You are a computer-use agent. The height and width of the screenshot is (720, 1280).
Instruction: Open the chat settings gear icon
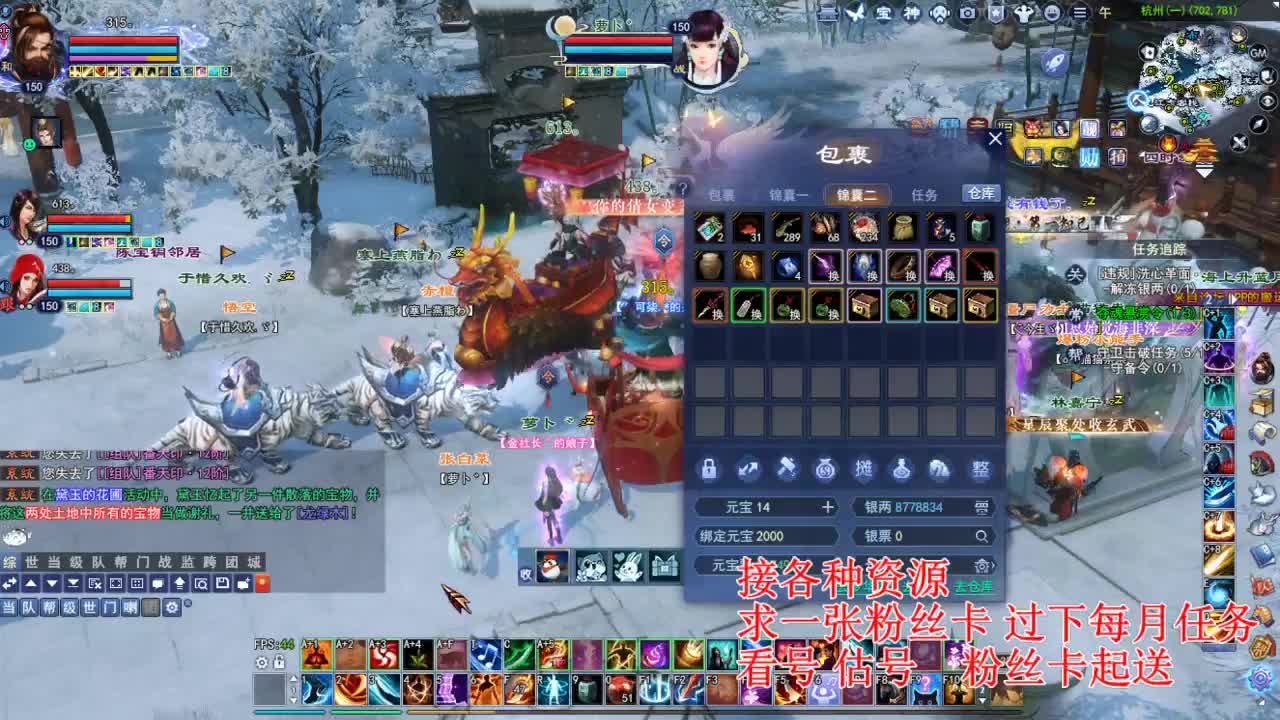tap(172, 607)
